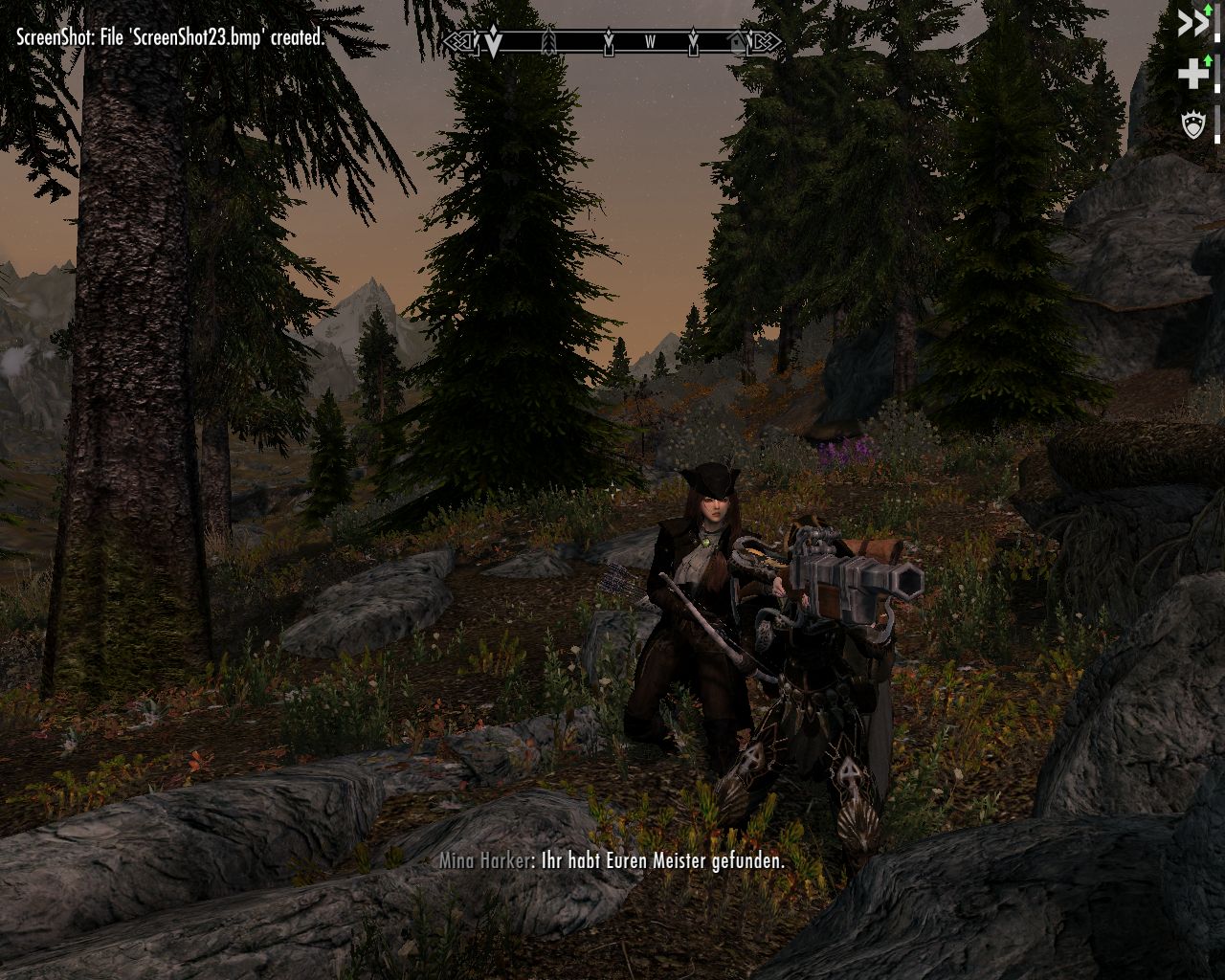Image resolution: width=1225 pixels, height=980 pixels.
Task: Click the W west indicator on the compass bar
Action: 652,40
